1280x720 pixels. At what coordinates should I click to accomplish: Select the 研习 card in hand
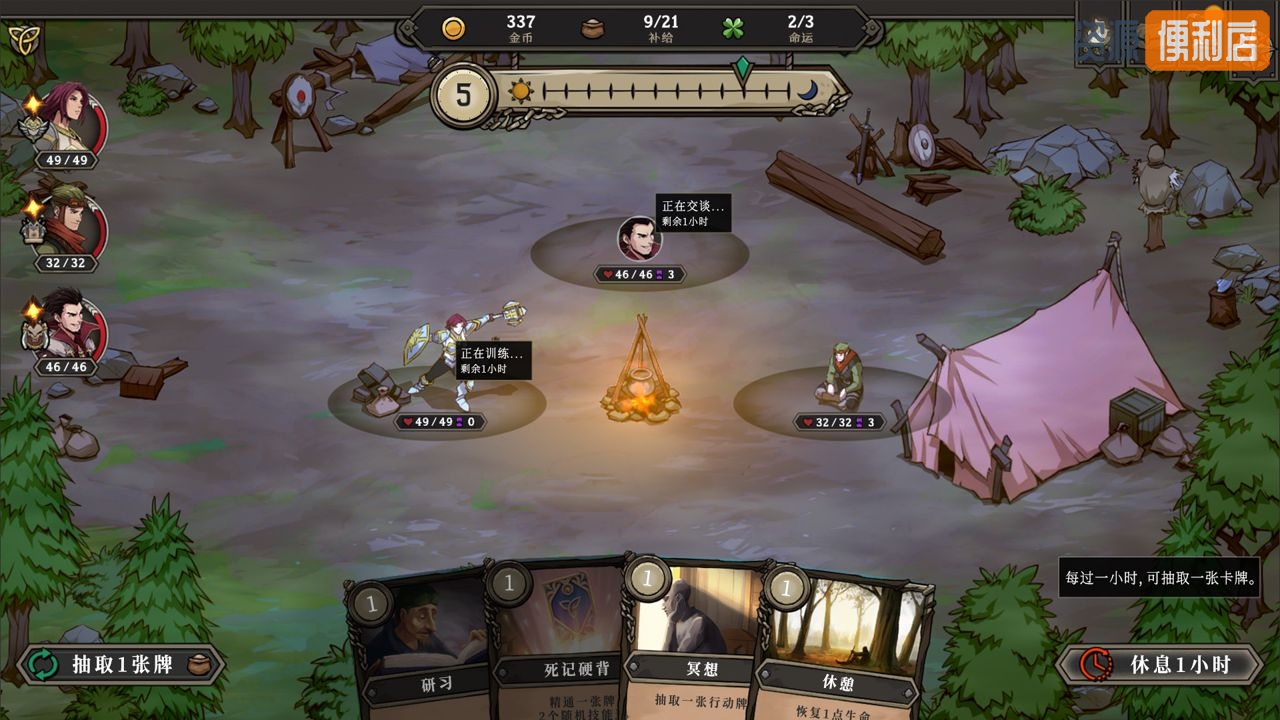420,640
